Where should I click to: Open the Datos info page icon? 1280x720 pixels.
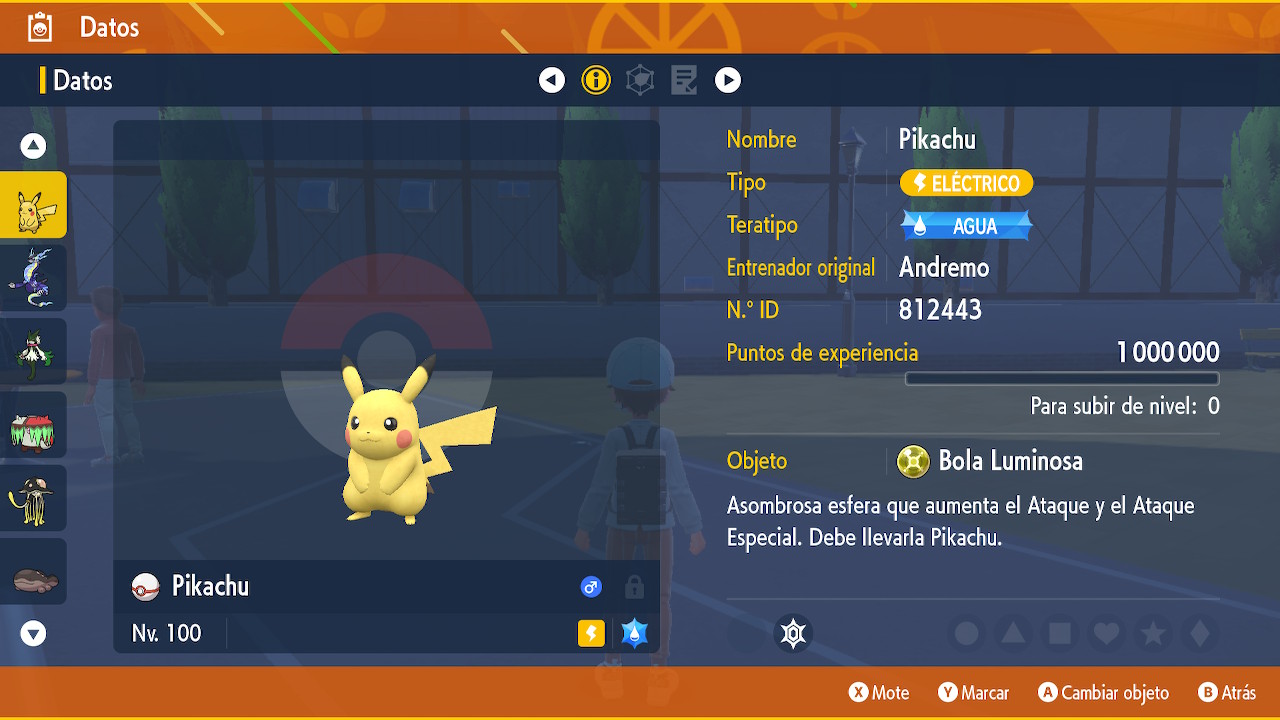[x=596, y=80]
